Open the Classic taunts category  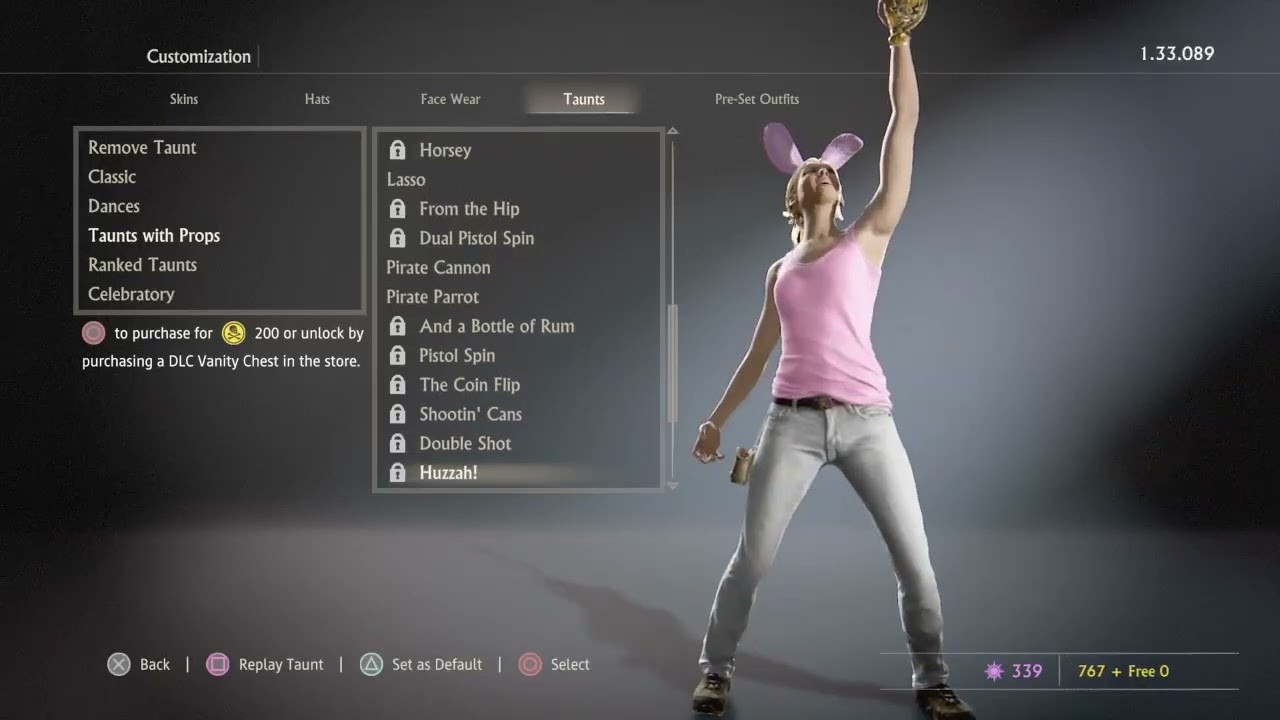pyautogui.click(x=112, y=177)
